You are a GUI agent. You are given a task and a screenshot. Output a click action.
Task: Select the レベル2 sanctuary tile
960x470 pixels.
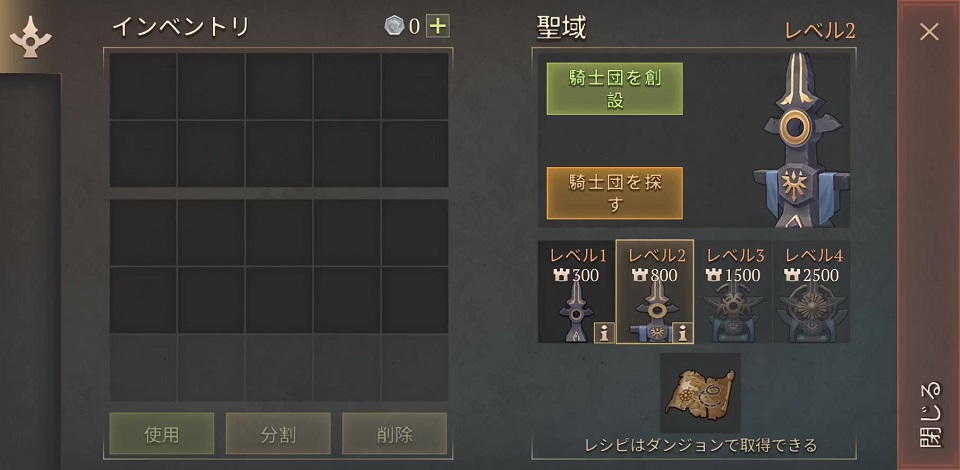click(x=654, y=292)
